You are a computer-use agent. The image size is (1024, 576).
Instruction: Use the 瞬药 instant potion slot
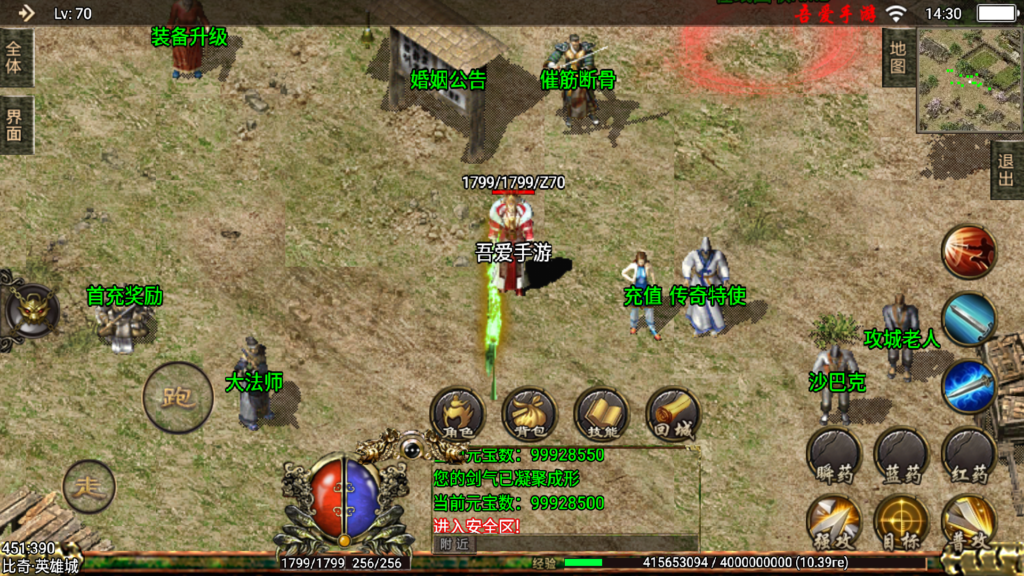pyautogui.click(x=834, y=456)
